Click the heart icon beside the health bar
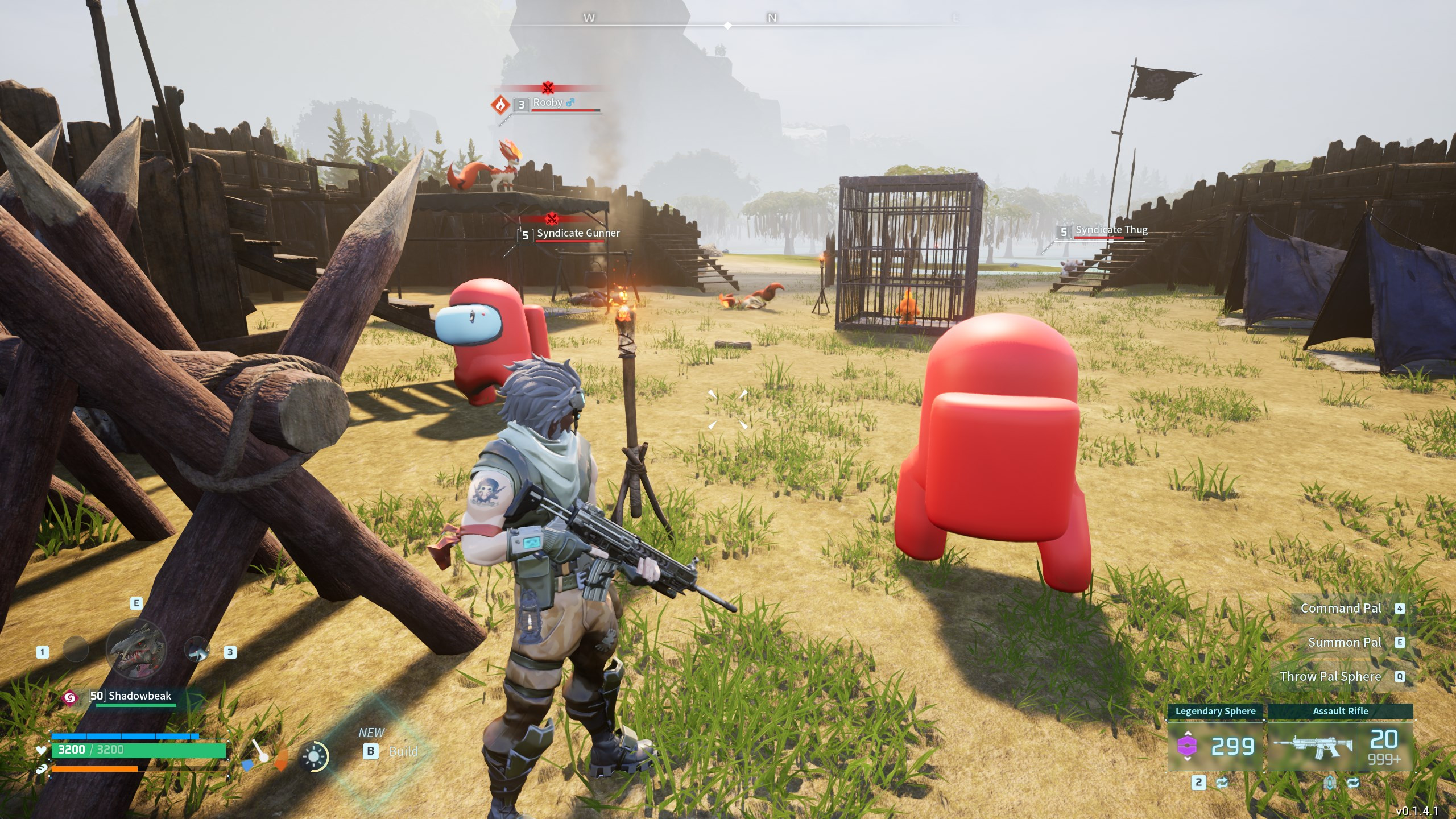Image resolution: width=1456 pixels, height=819 pixels. [41, 751]
